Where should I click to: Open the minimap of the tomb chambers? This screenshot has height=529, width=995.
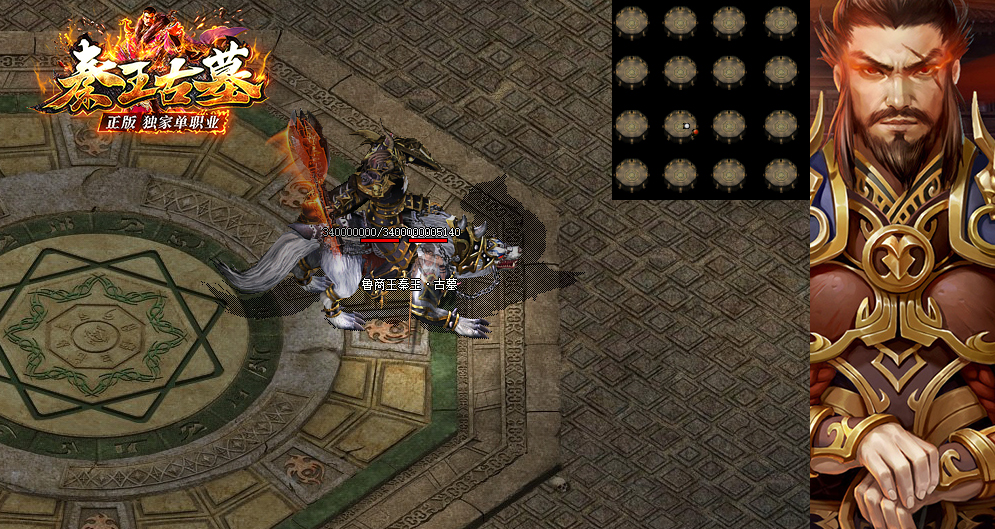pyautogui.click(x=710, y=99)
